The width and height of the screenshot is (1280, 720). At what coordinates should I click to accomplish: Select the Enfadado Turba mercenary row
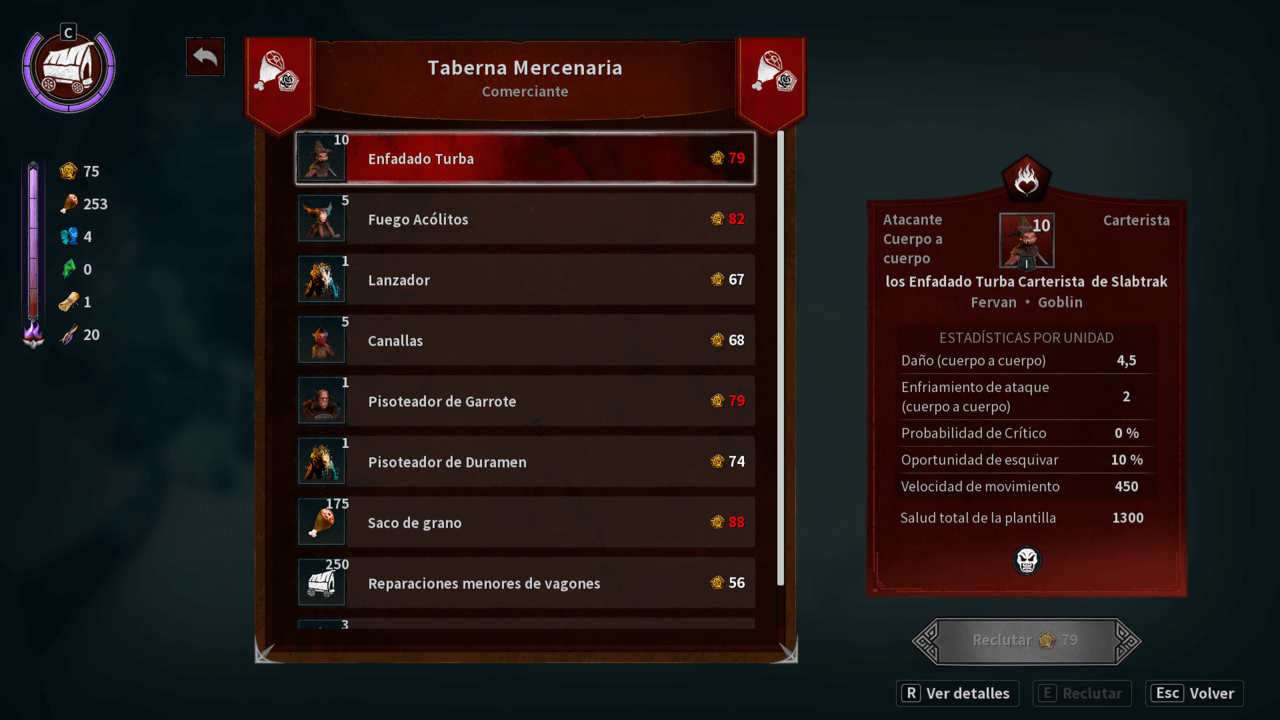point(525,159)
